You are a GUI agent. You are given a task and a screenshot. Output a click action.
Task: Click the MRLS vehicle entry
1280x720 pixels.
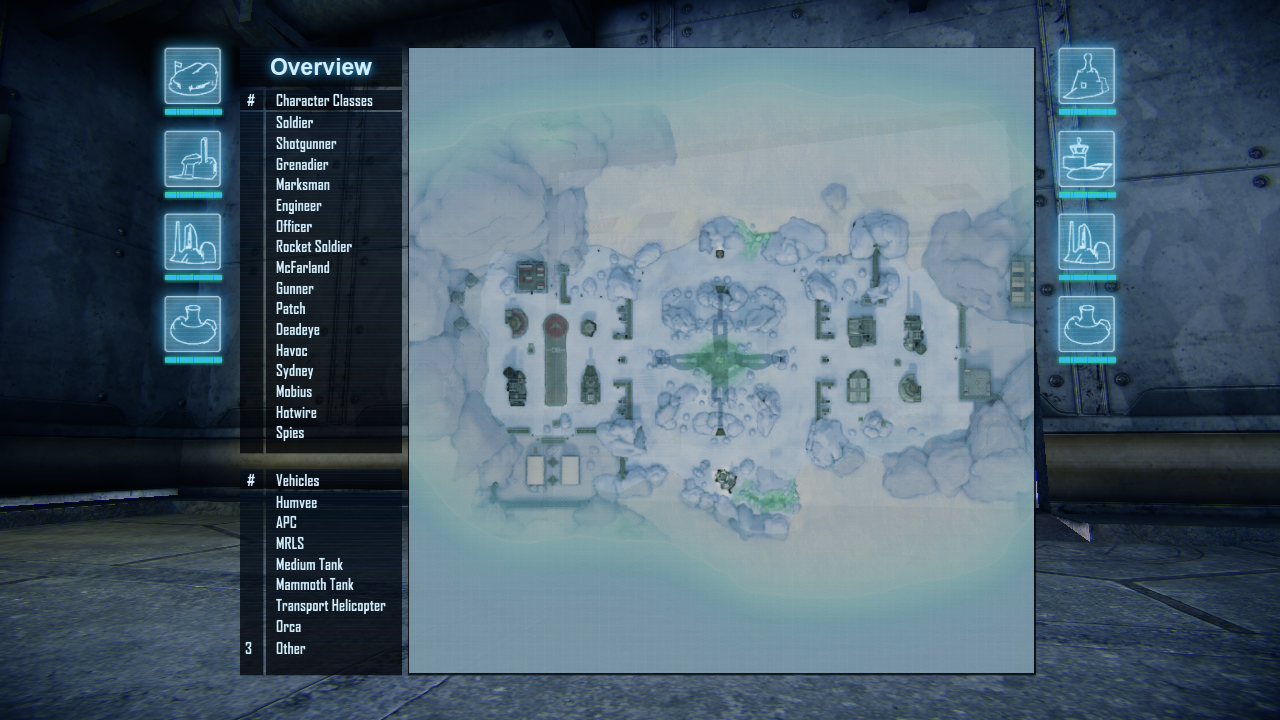click(290, 544)
